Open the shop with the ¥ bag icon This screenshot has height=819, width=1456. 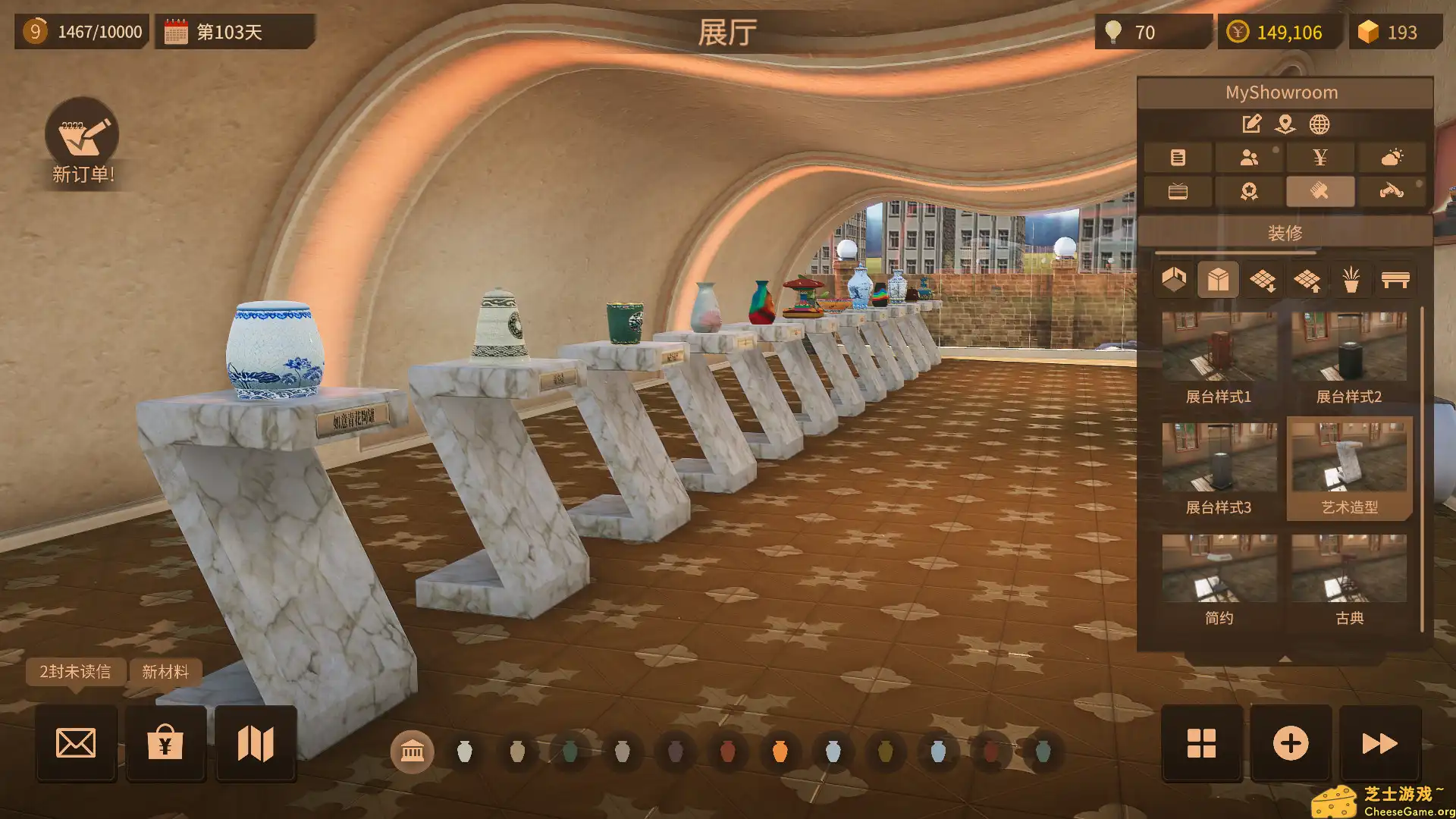click(165, 743)
